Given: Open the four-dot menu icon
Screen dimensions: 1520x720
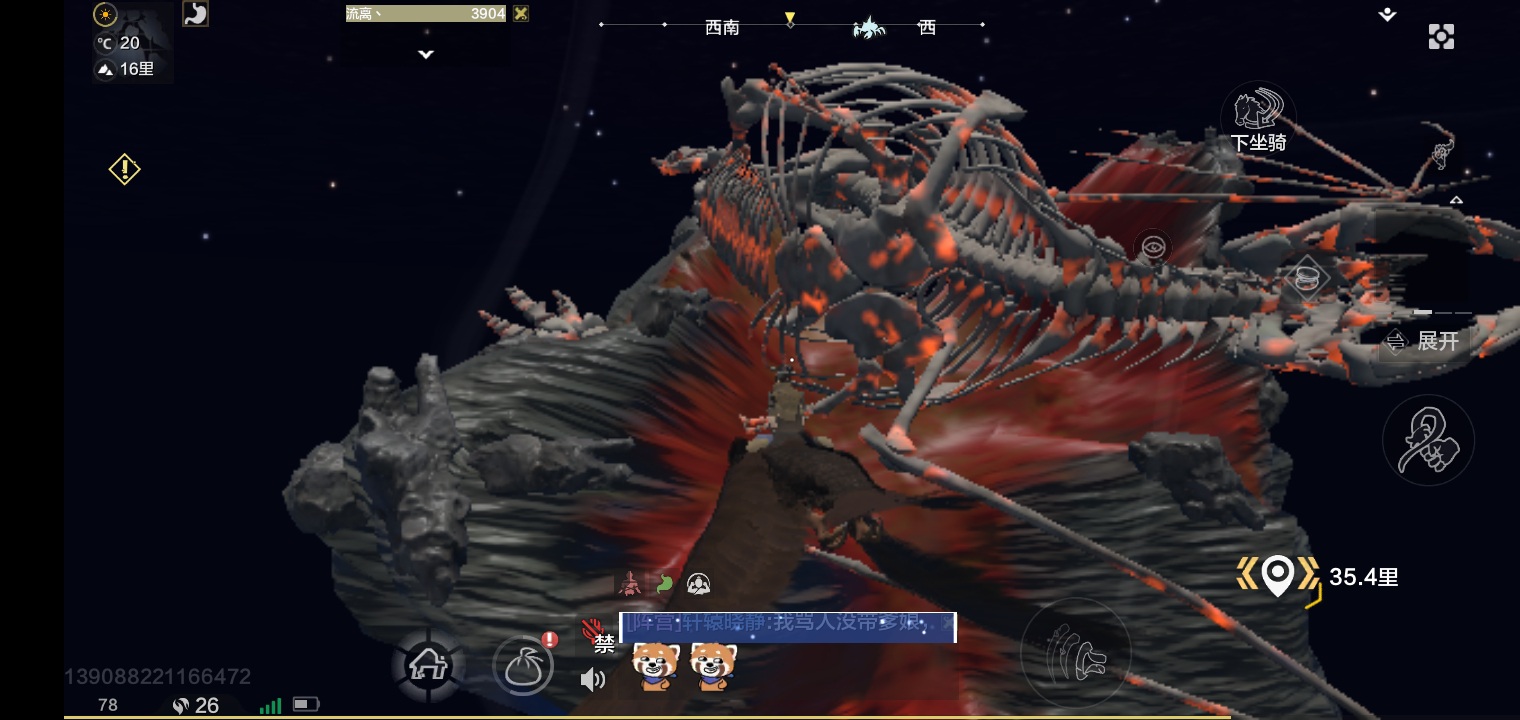Looking at the screenshot, I should tap(1441, 37).
